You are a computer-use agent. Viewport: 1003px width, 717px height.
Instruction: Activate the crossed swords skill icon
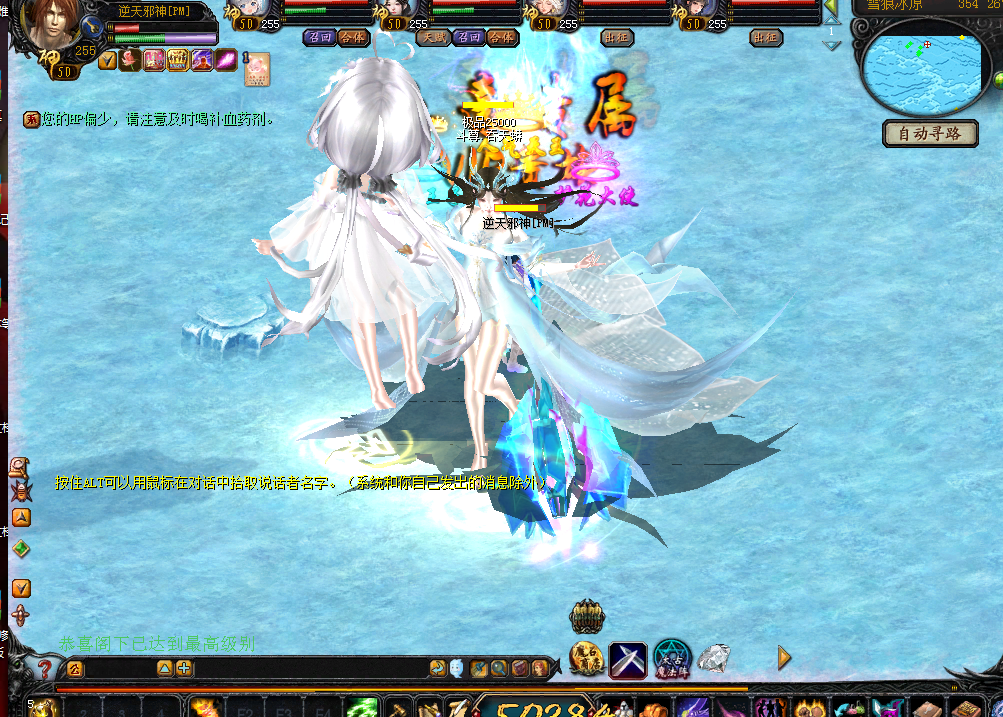coord(627,658)
